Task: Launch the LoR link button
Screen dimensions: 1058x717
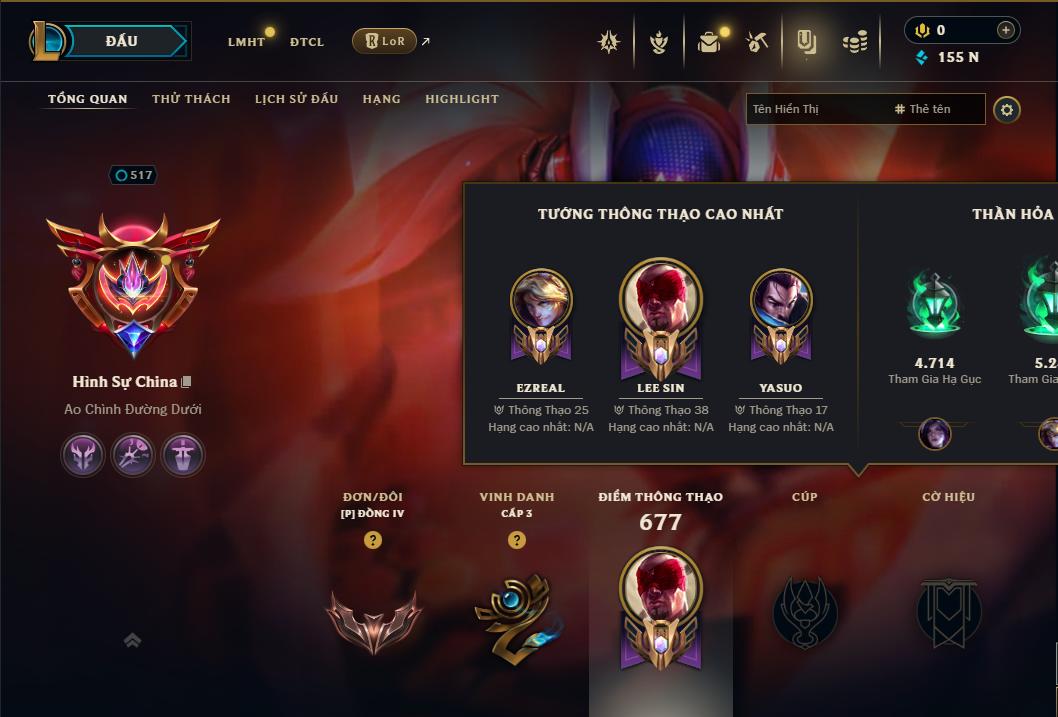Action: click(385, 41)
